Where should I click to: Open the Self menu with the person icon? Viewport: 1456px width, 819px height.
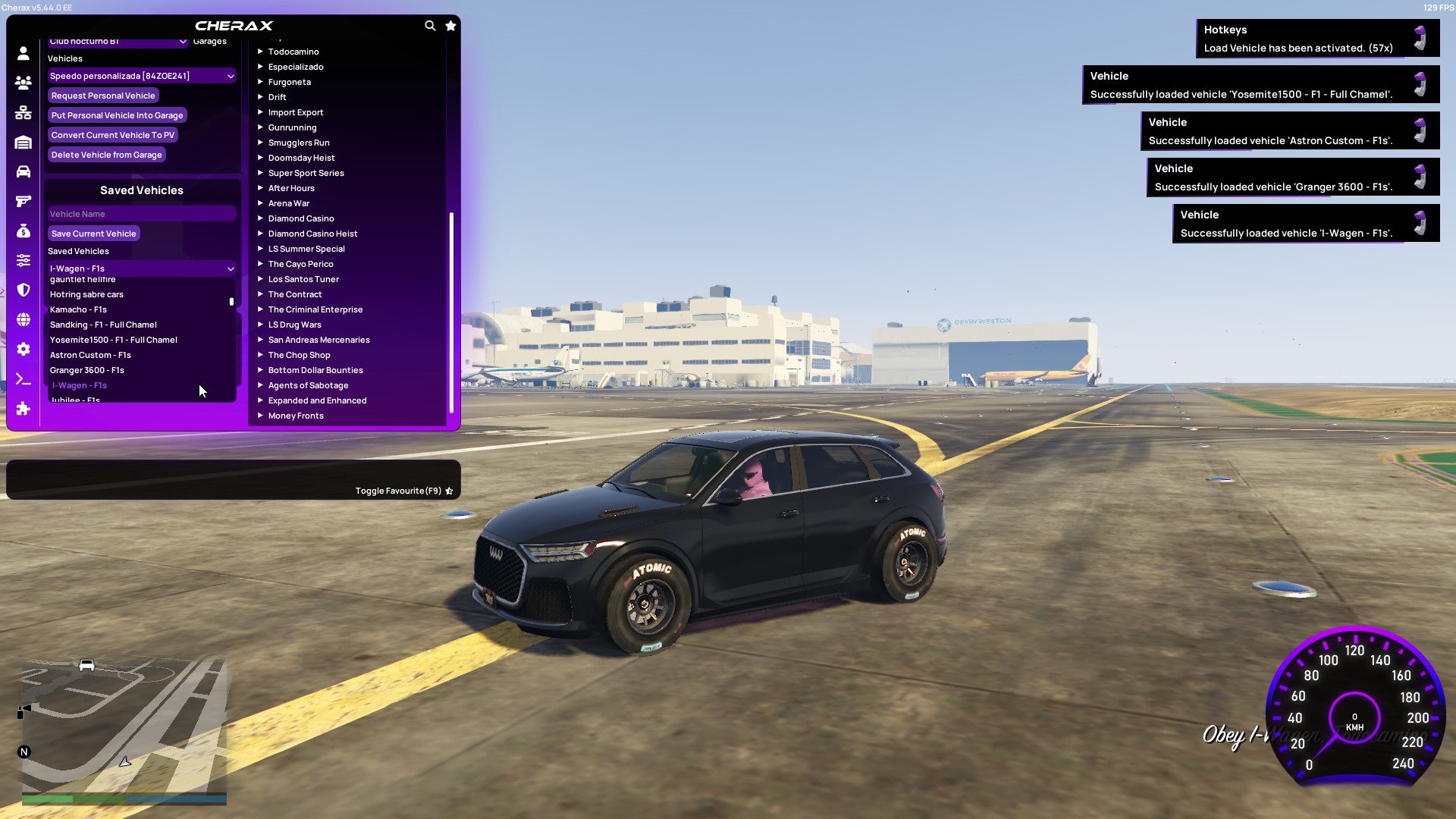coord(23,54)
